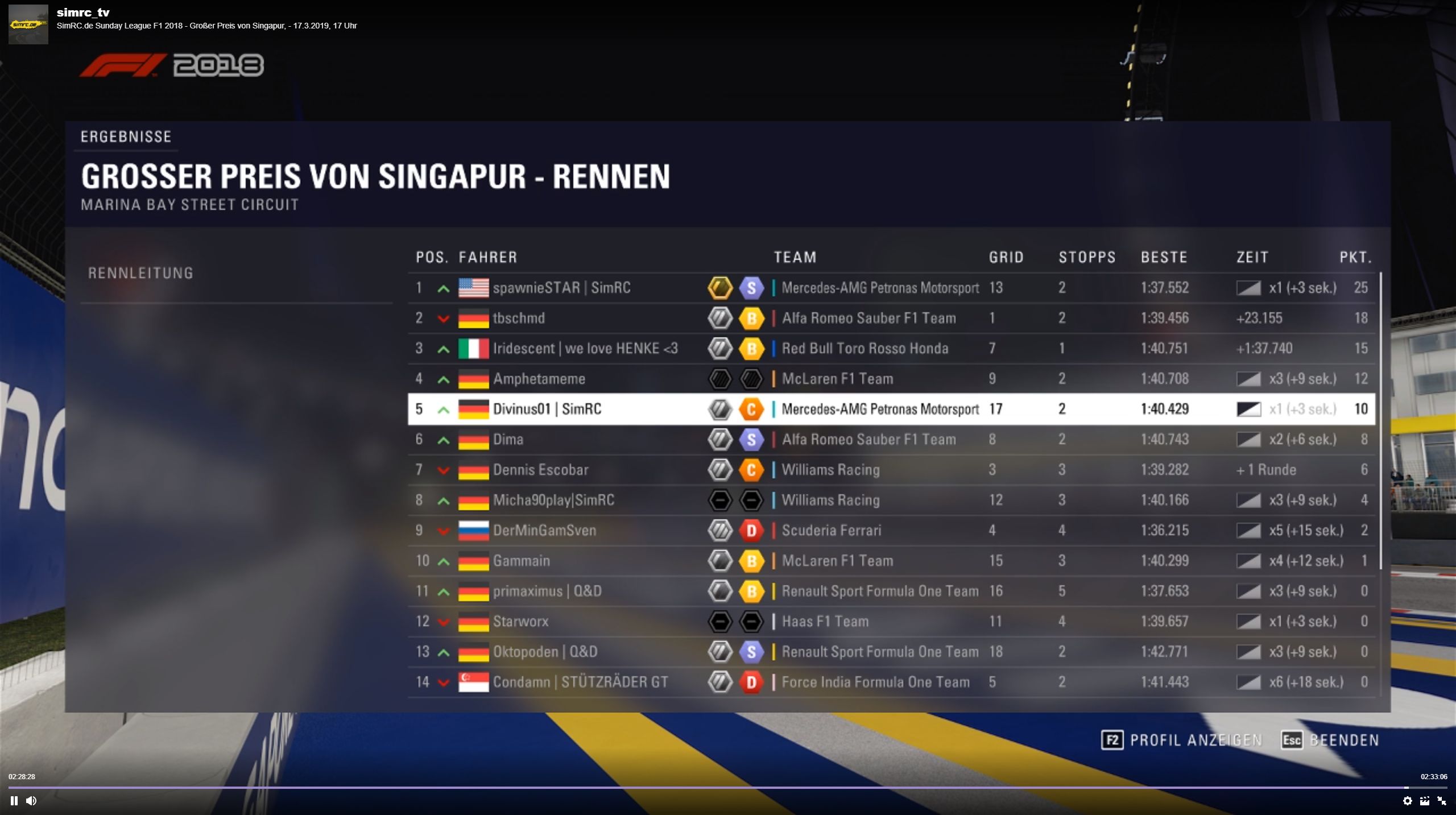Pause the video stream
Screen dimensions: 1456x815
click(14, 801)
